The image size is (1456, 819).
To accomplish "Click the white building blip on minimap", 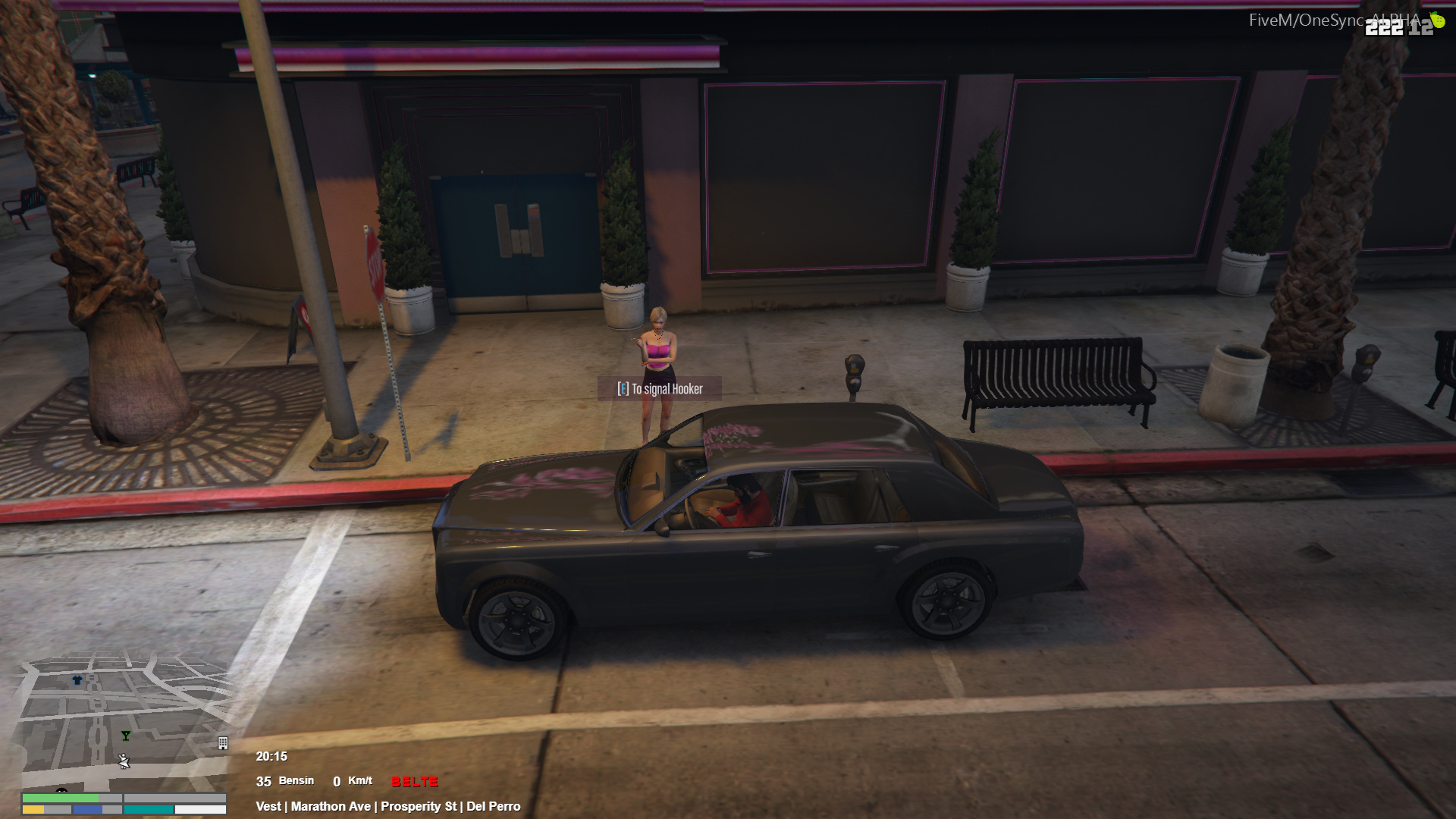I will [223, 743].
